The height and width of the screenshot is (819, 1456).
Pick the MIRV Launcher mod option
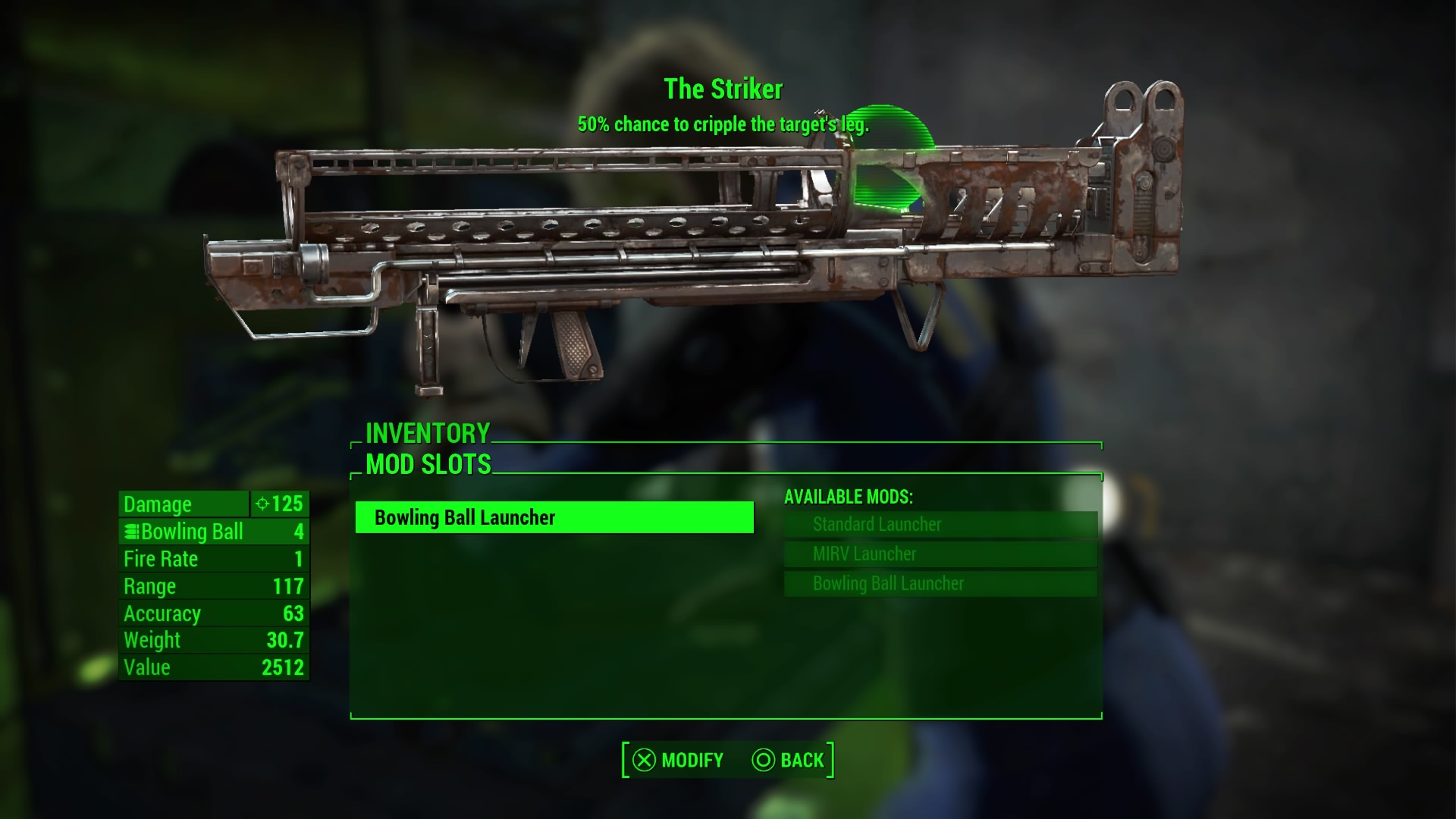click(940, 554)
